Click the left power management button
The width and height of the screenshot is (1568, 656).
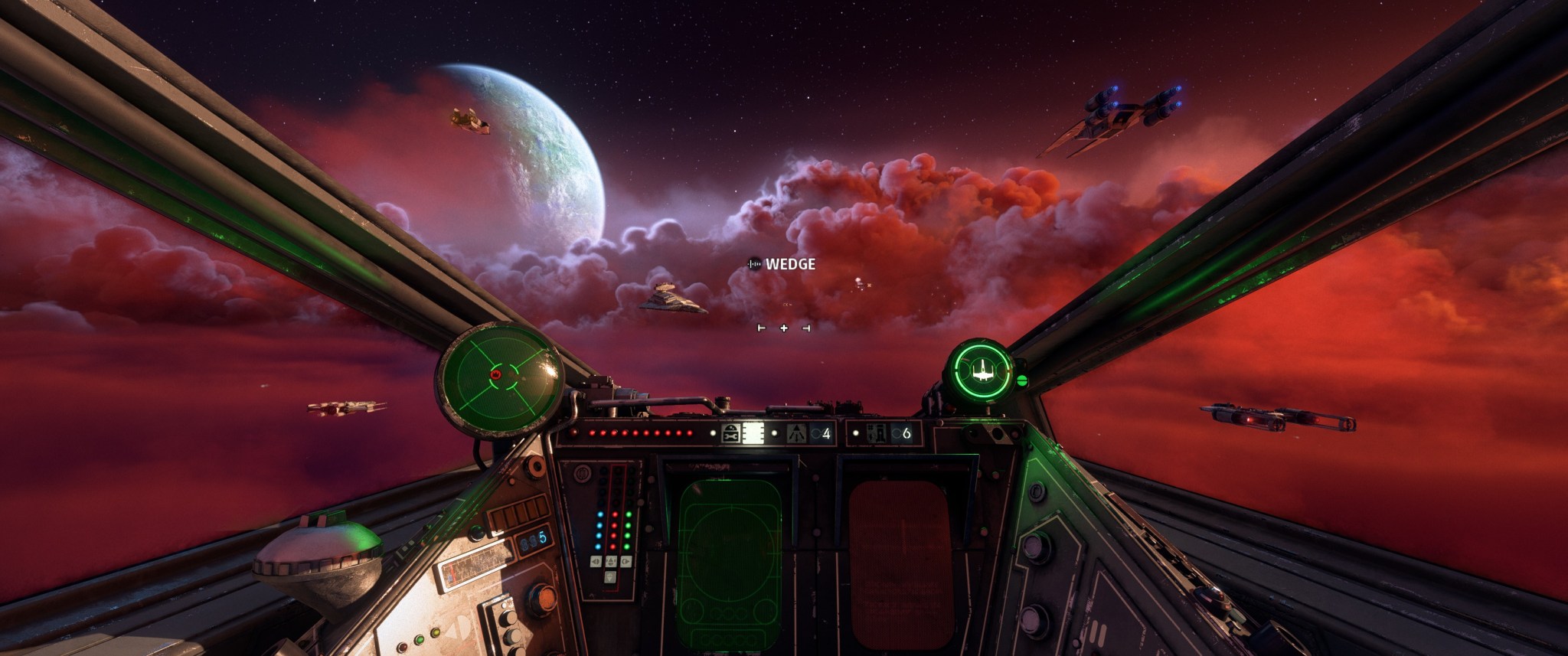click(x=595, y=561)
